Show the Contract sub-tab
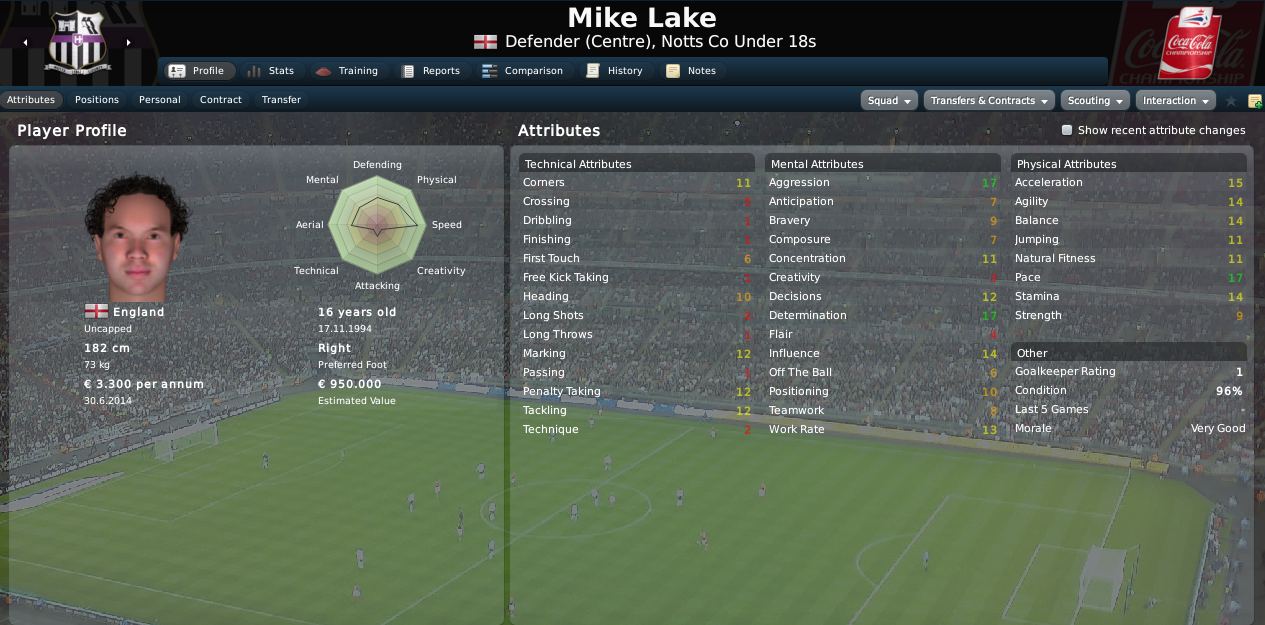Viewport: 1265px width, 625px height. [x=221, y=100]
